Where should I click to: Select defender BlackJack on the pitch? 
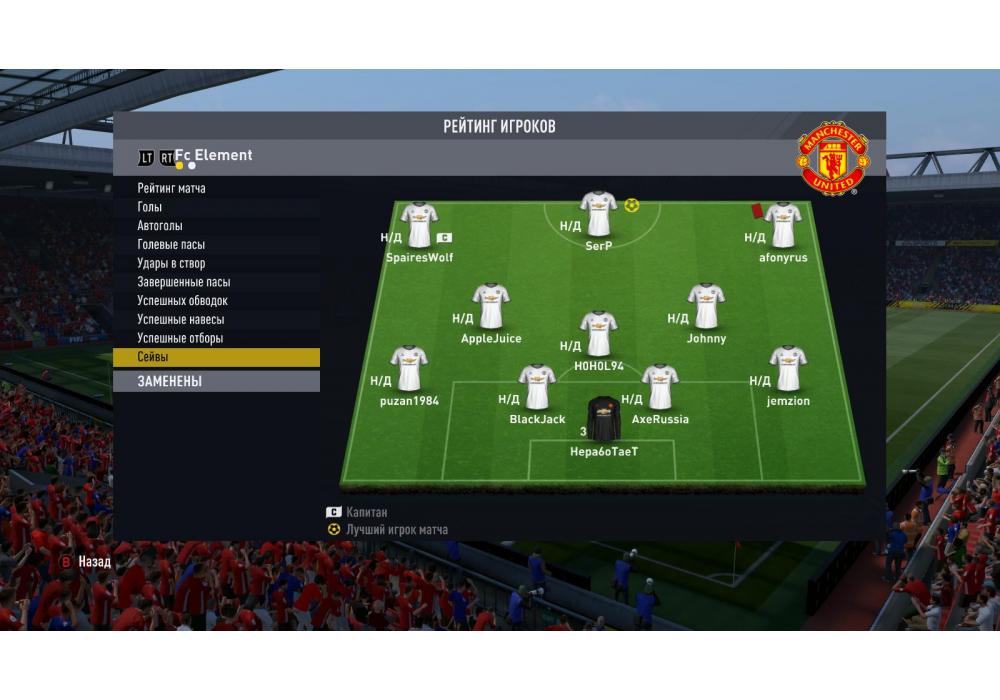pyautogui.click(x=537, y=387)
